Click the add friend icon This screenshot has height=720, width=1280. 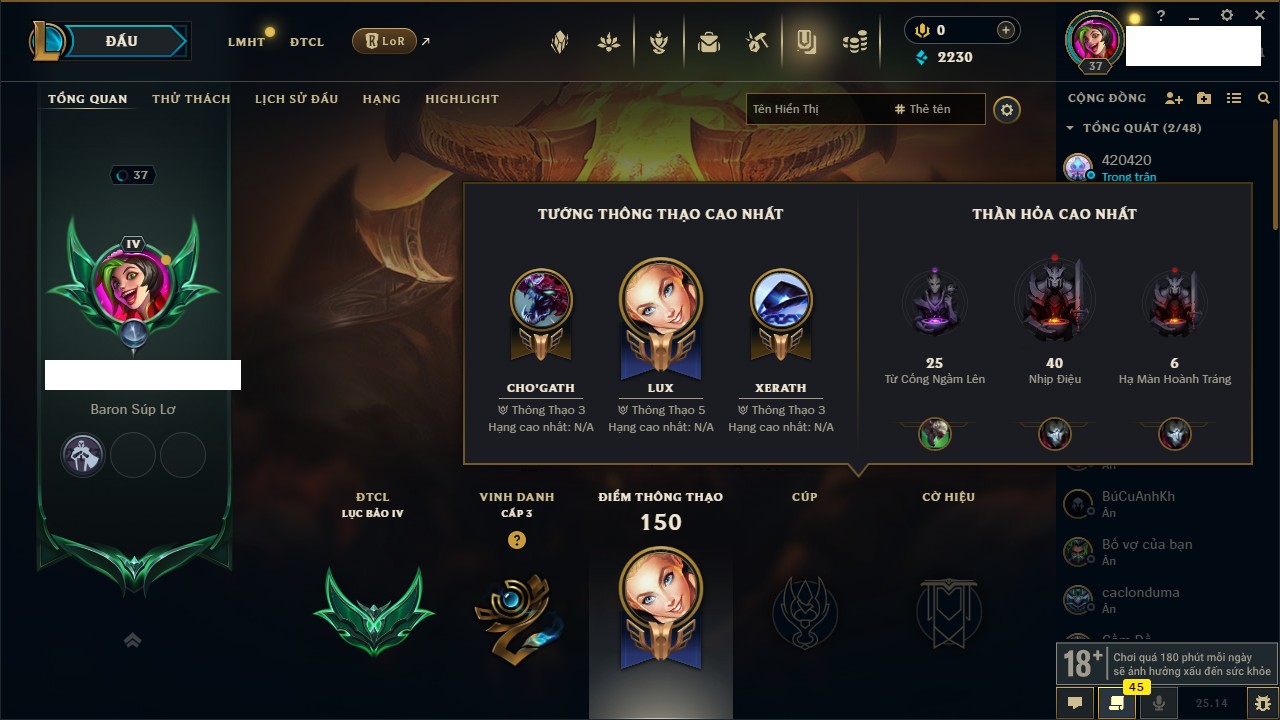click(1174, 98)
